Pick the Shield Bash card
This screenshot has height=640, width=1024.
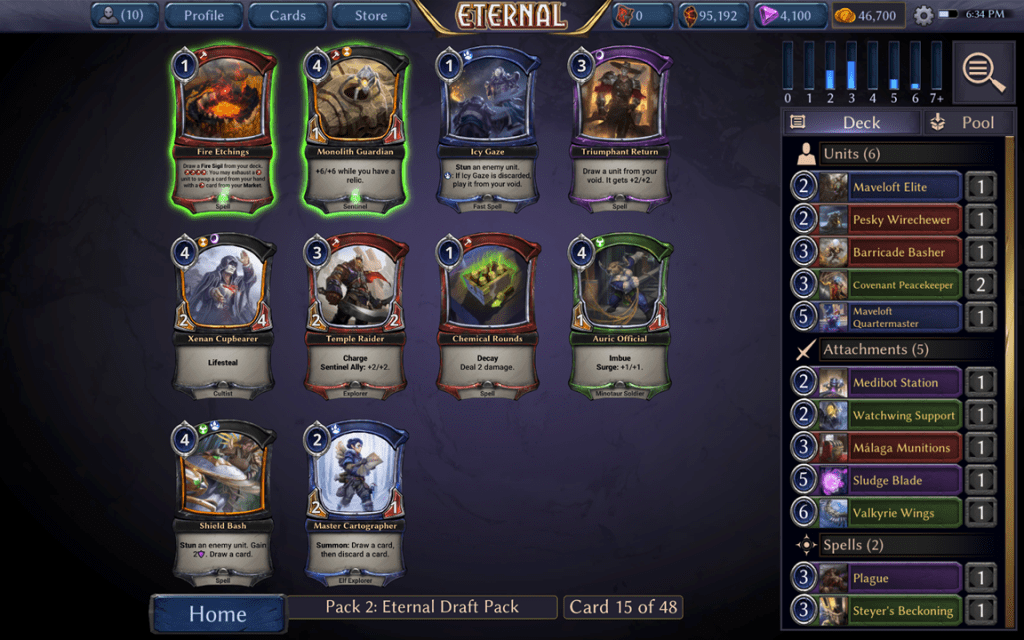[224, 501]
